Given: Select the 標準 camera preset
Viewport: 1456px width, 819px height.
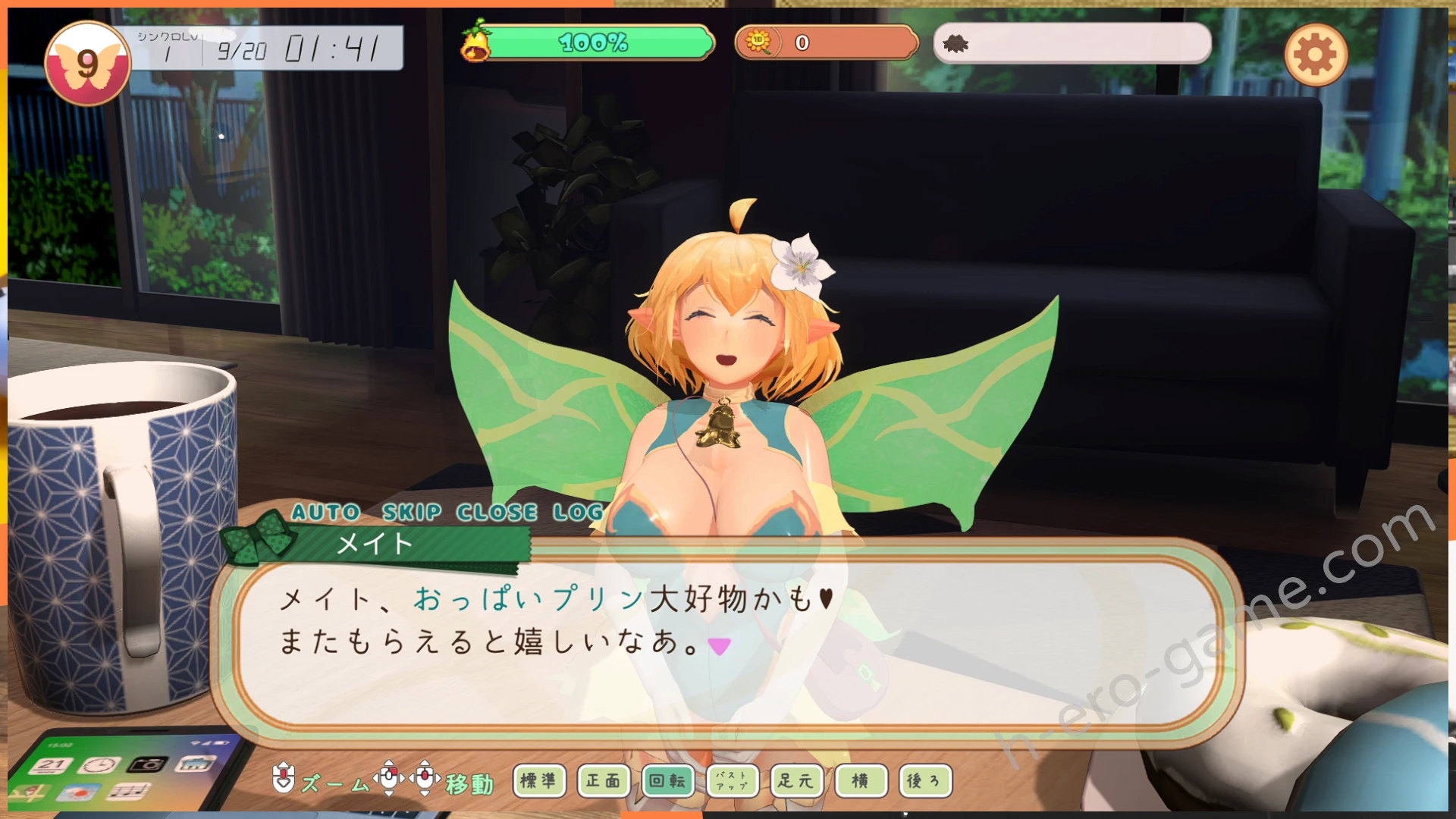Looking at the screenshot, I should pos(539,780).
